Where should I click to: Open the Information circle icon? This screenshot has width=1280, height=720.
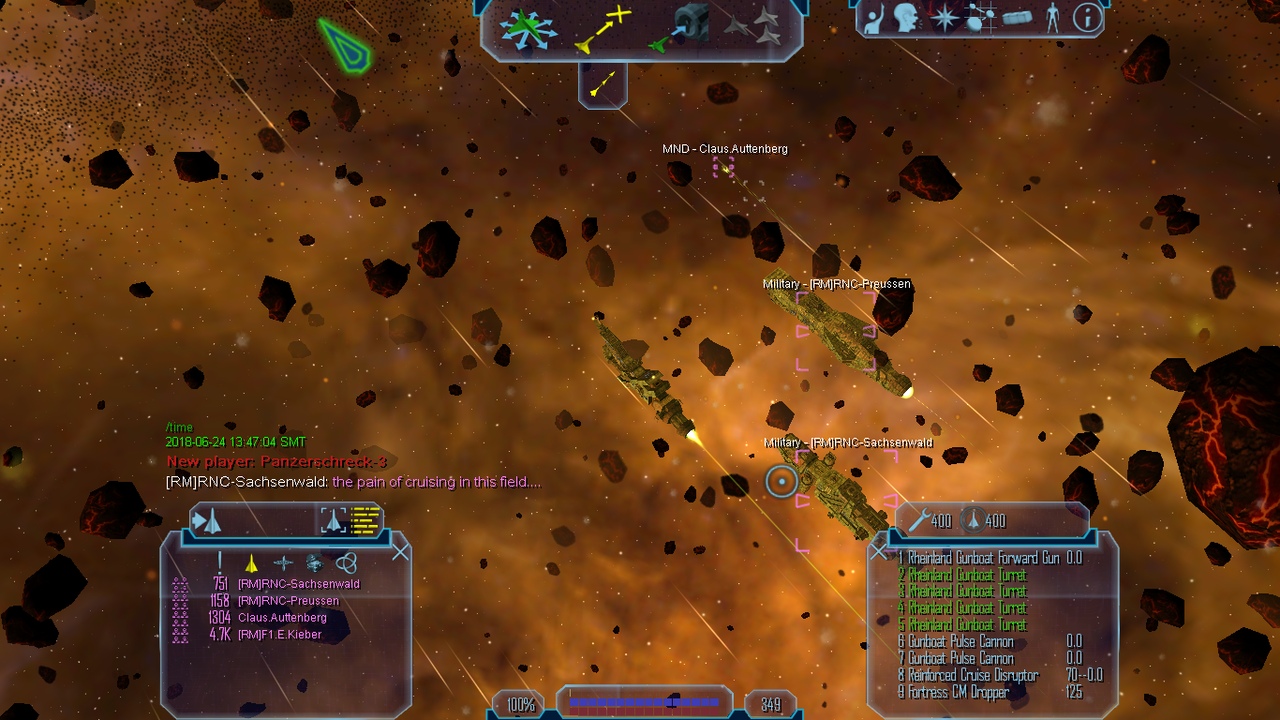pos(1087,18)
